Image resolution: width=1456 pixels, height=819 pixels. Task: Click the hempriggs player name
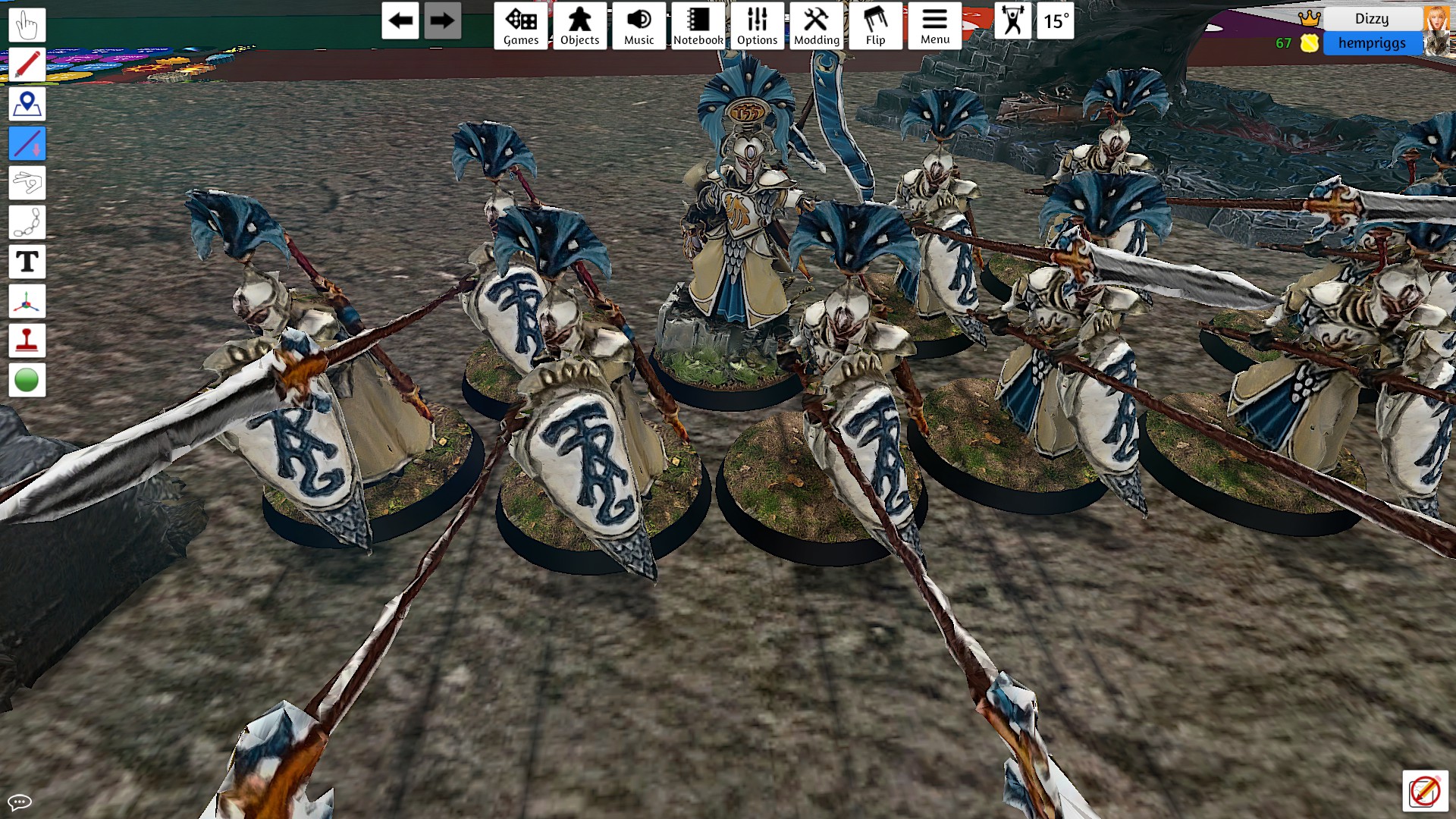click(1371, 43)
